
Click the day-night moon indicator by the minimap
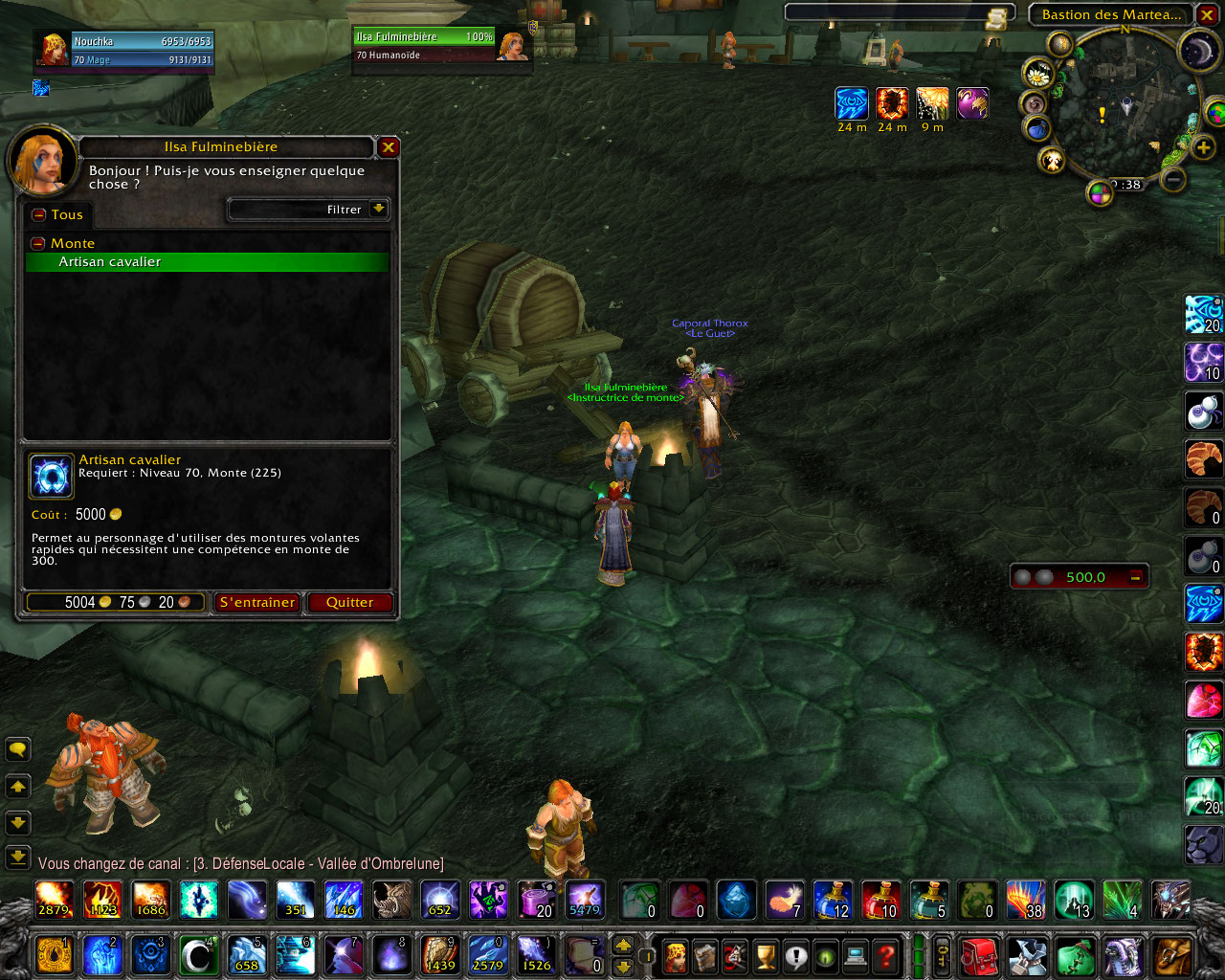tap(1197, 50)
